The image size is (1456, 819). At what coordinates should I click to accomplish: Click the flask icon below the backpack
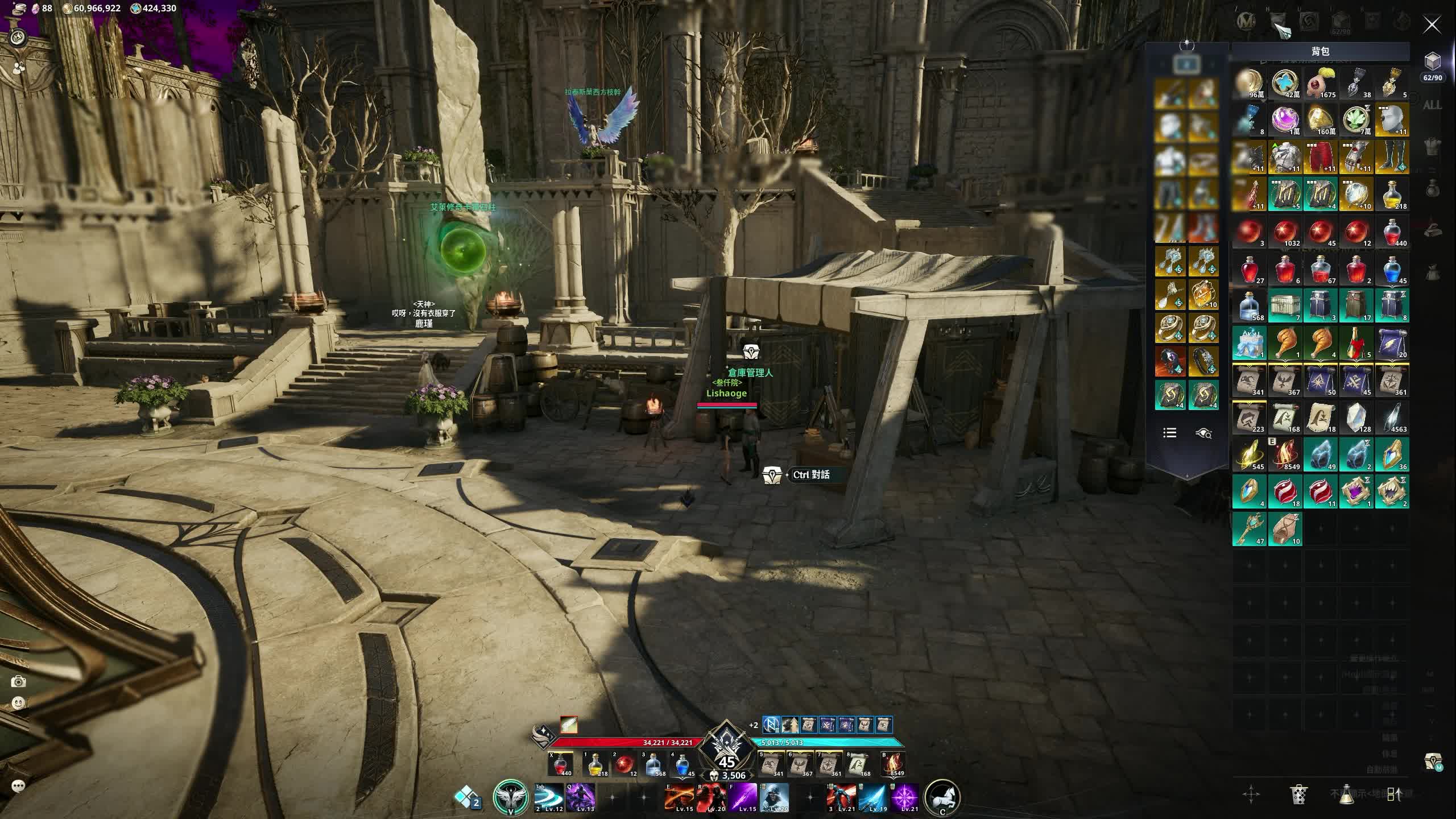pos(1346,794)
